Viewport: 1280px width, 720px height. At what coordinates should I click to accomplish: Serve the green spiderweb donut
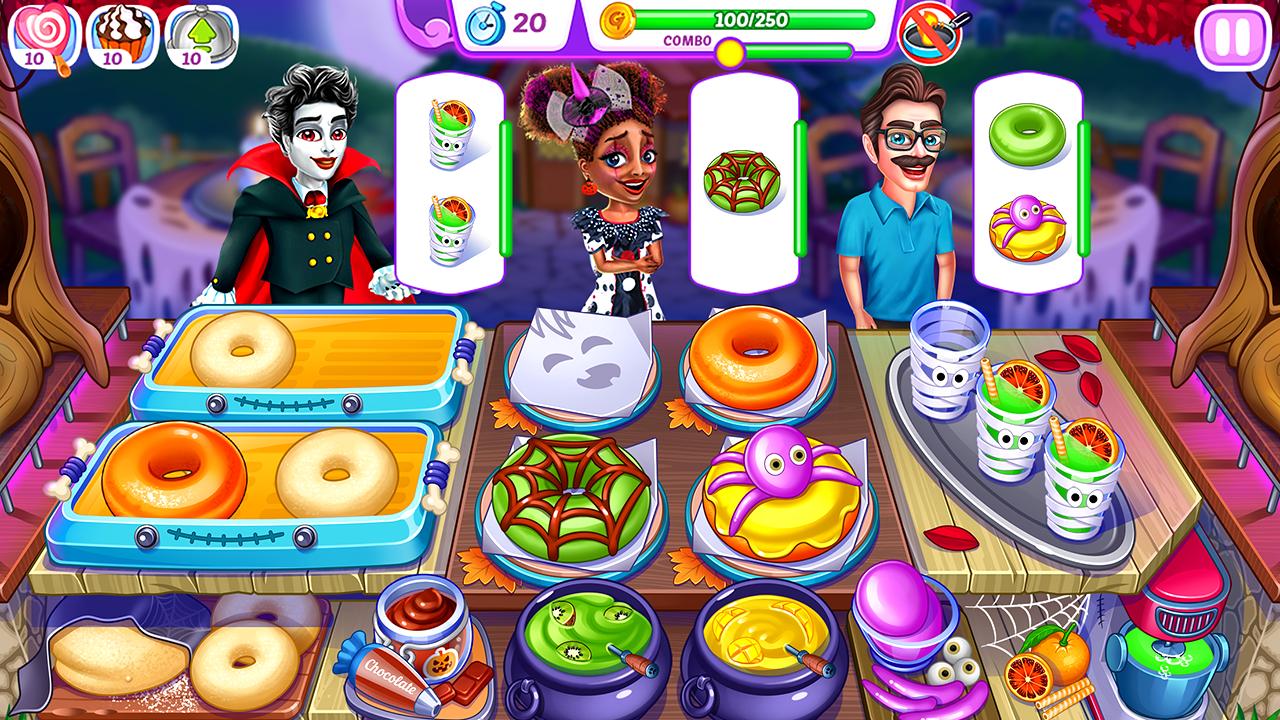click(x=557, y=497)
